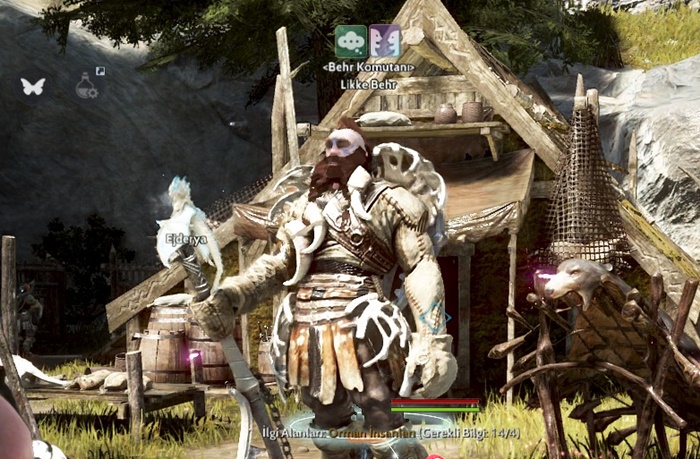Viewport: 700px width, 459px height.
Task: Click the white butterfly icon
Action: [33, 86]
